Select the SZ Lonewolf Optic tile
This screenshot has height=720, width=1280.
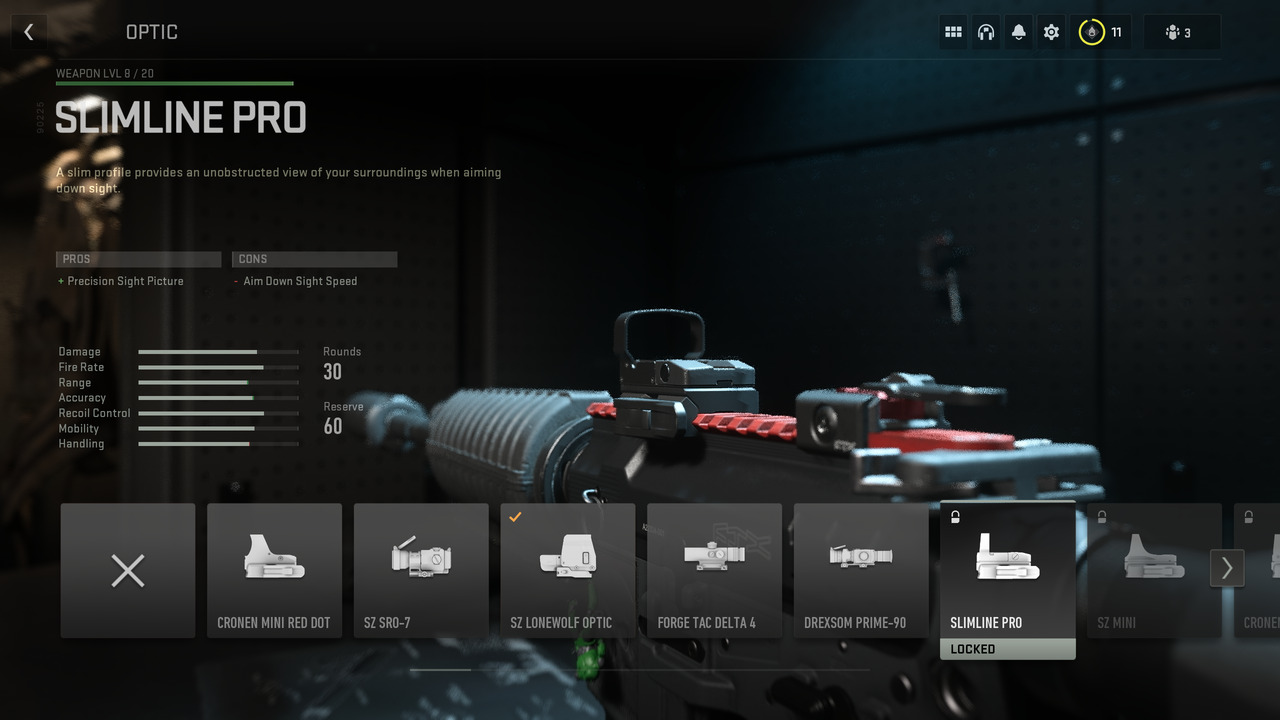567,571
